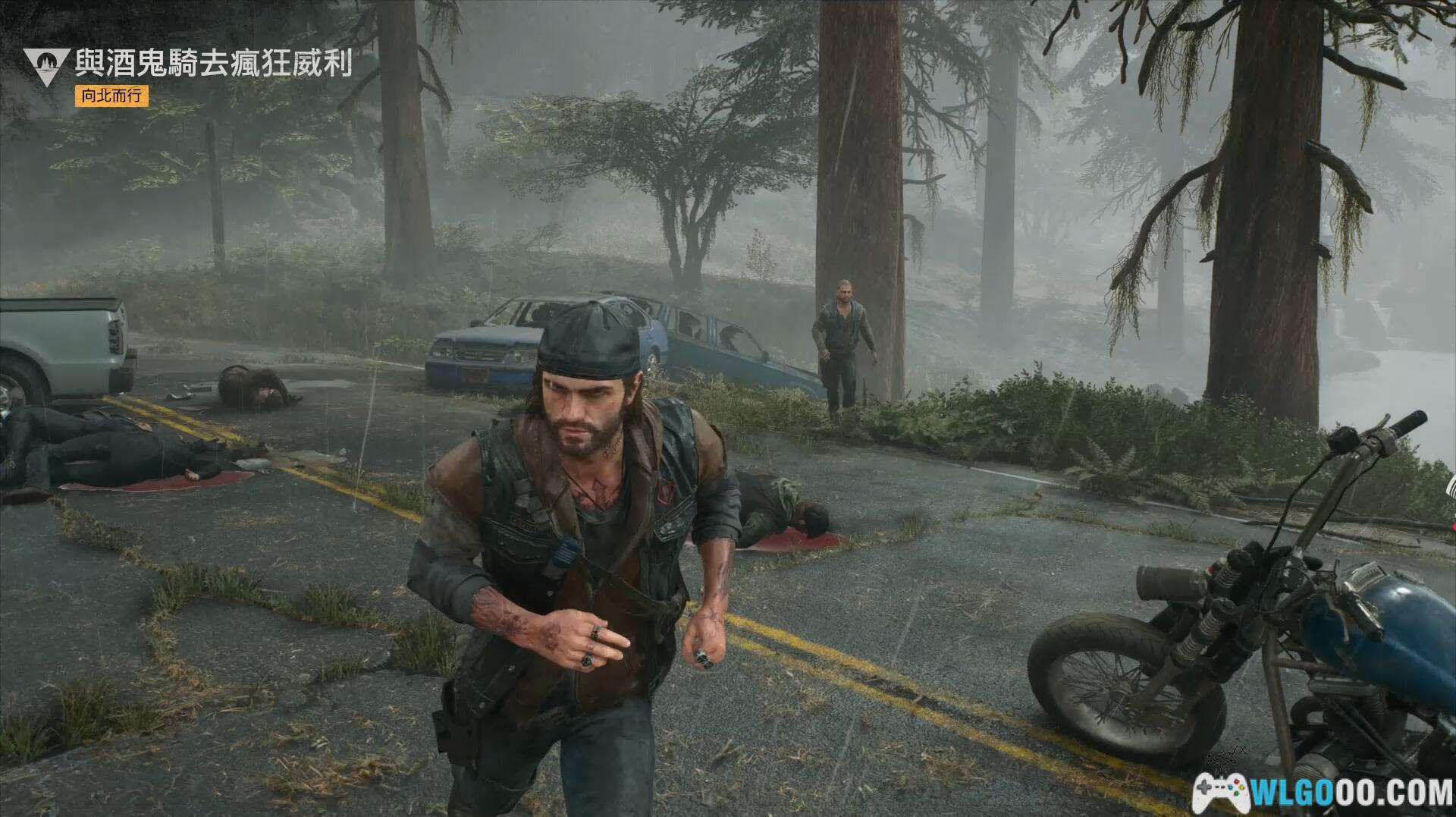Click the triangular mission emblem icon

(x=46, y=64)
